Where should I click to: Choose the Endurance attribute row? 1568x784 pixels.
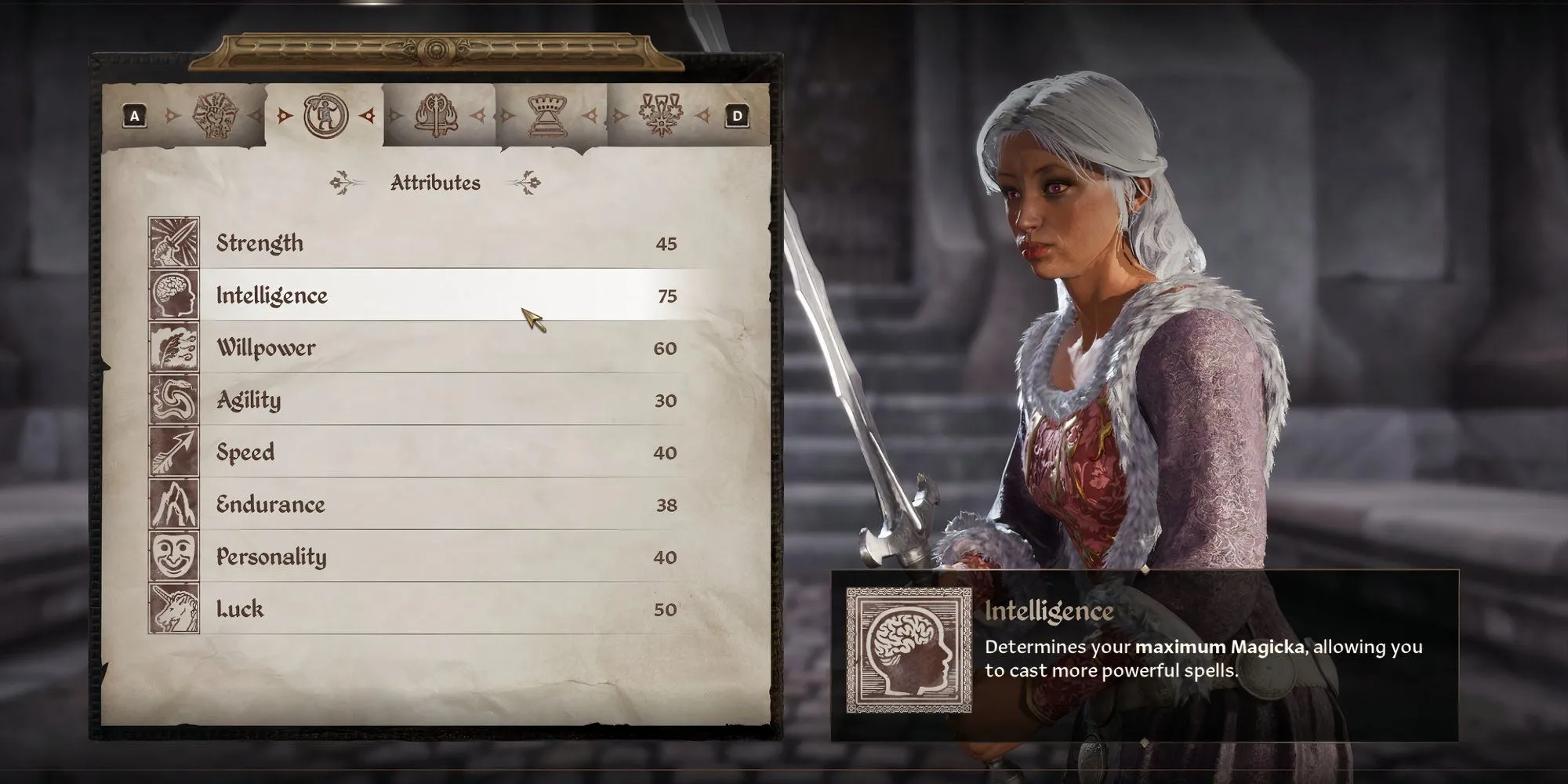pyautogui.click(x=439, y=504)
